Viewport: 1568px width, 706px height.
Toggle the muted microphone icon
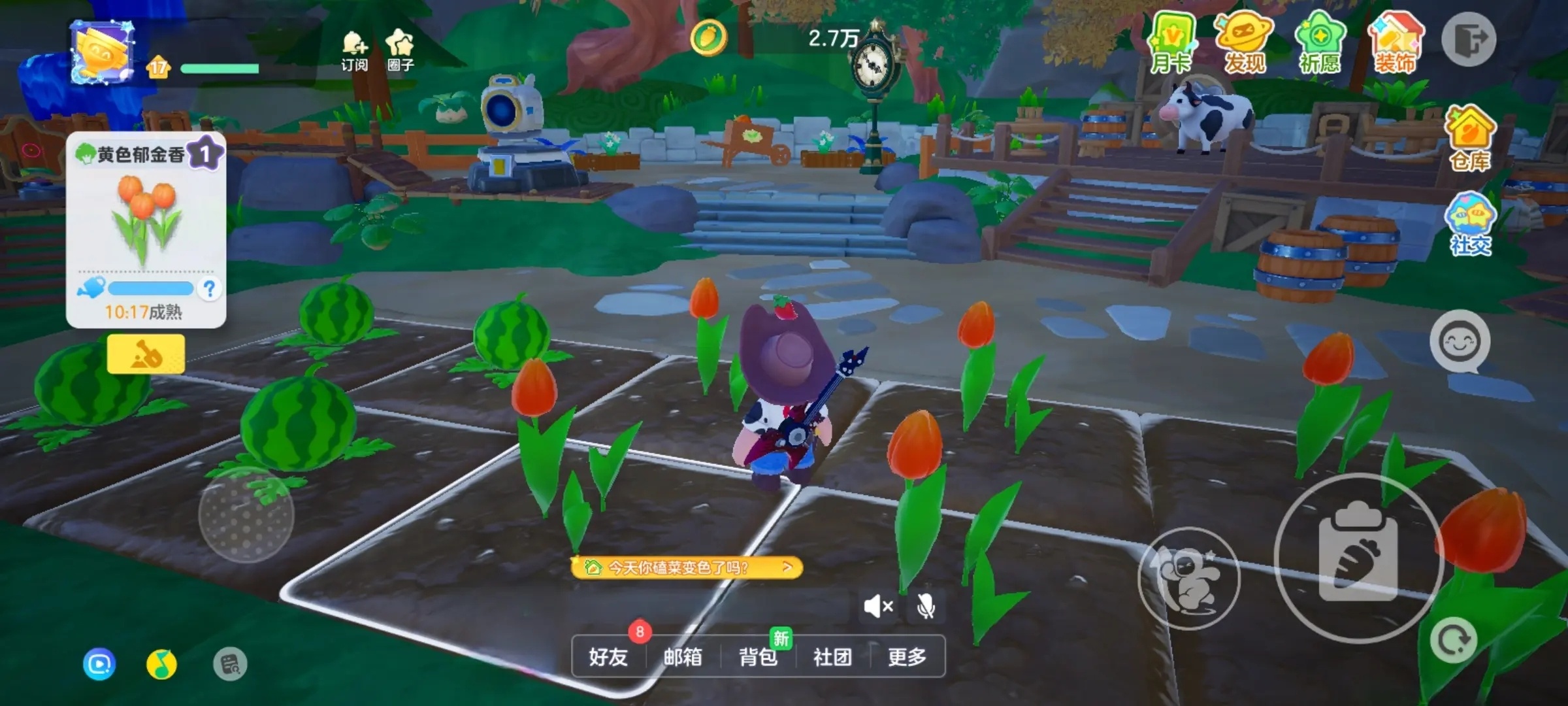925,607
